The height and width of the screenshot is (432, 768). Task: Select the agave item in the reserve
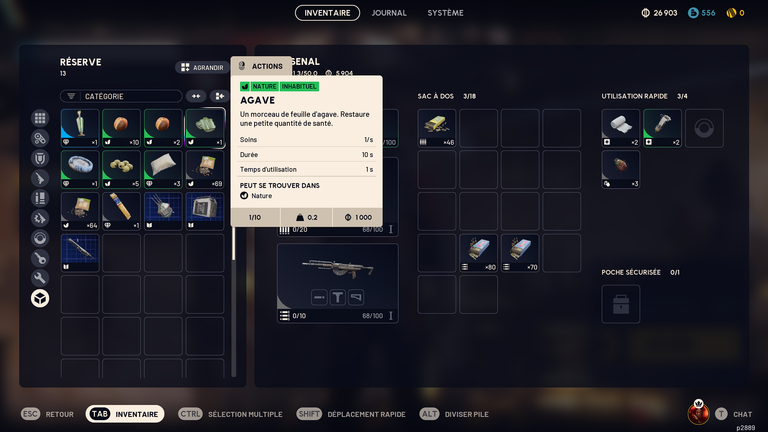pyautogui.click(x=205, y=128)
